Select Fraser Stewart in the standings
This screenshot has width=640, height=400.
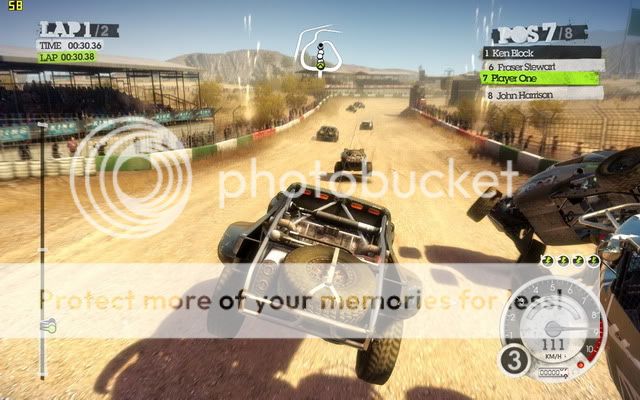pos(541,64)
